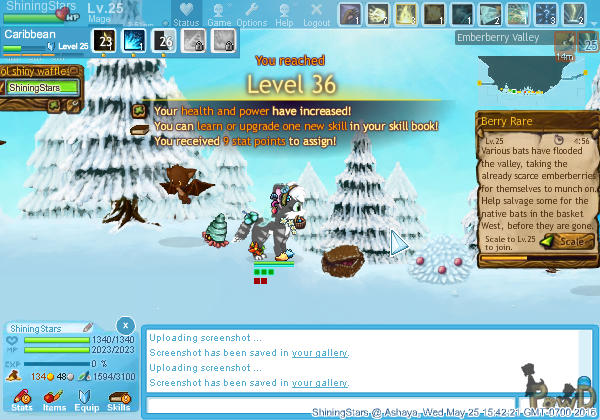The height and width of the screenshot is (420, 600).
Task: Open the Status menu
Action: [185, 14]
